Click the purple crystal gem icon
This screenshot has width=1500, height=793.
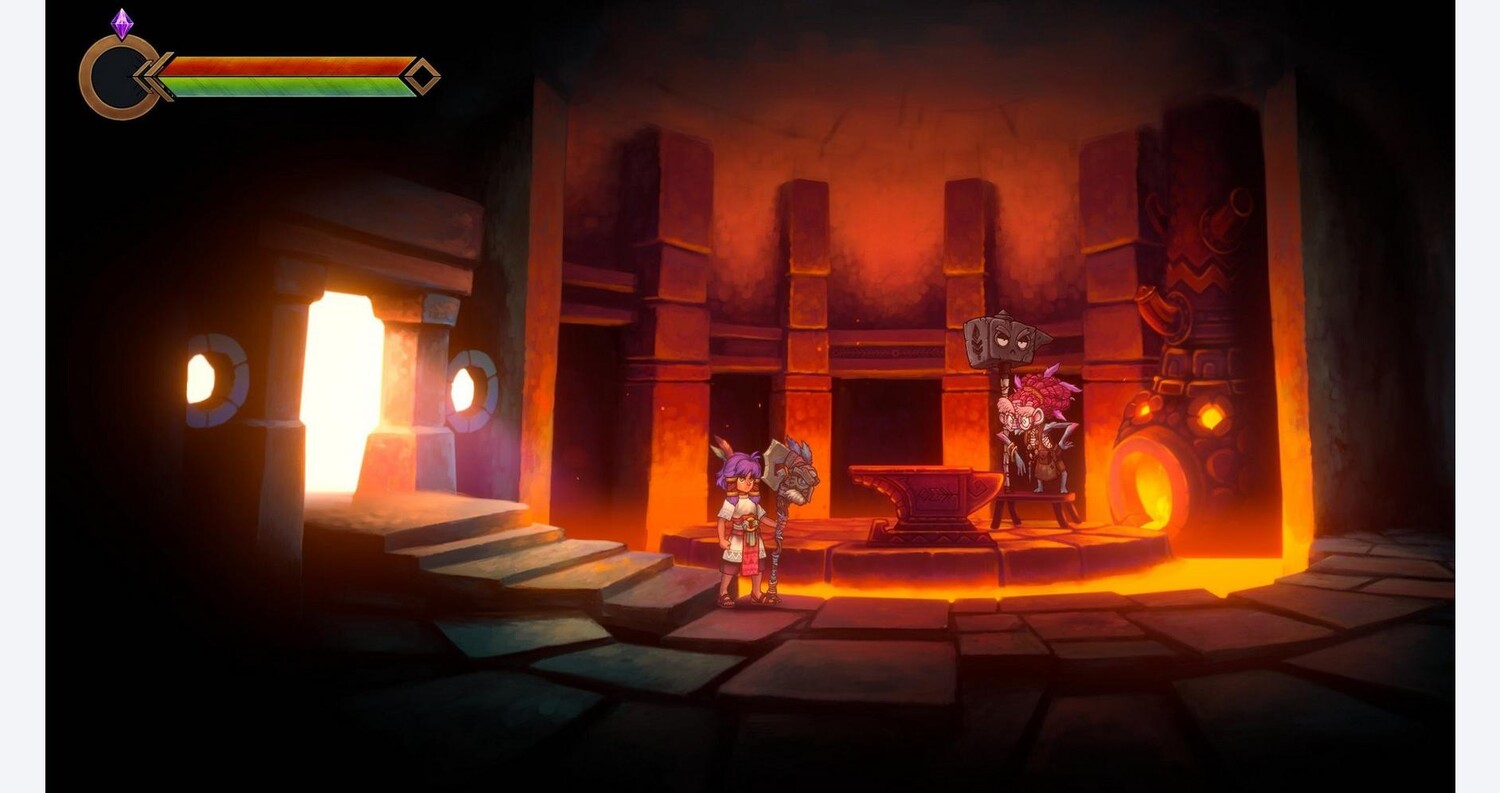click(122, 24)
